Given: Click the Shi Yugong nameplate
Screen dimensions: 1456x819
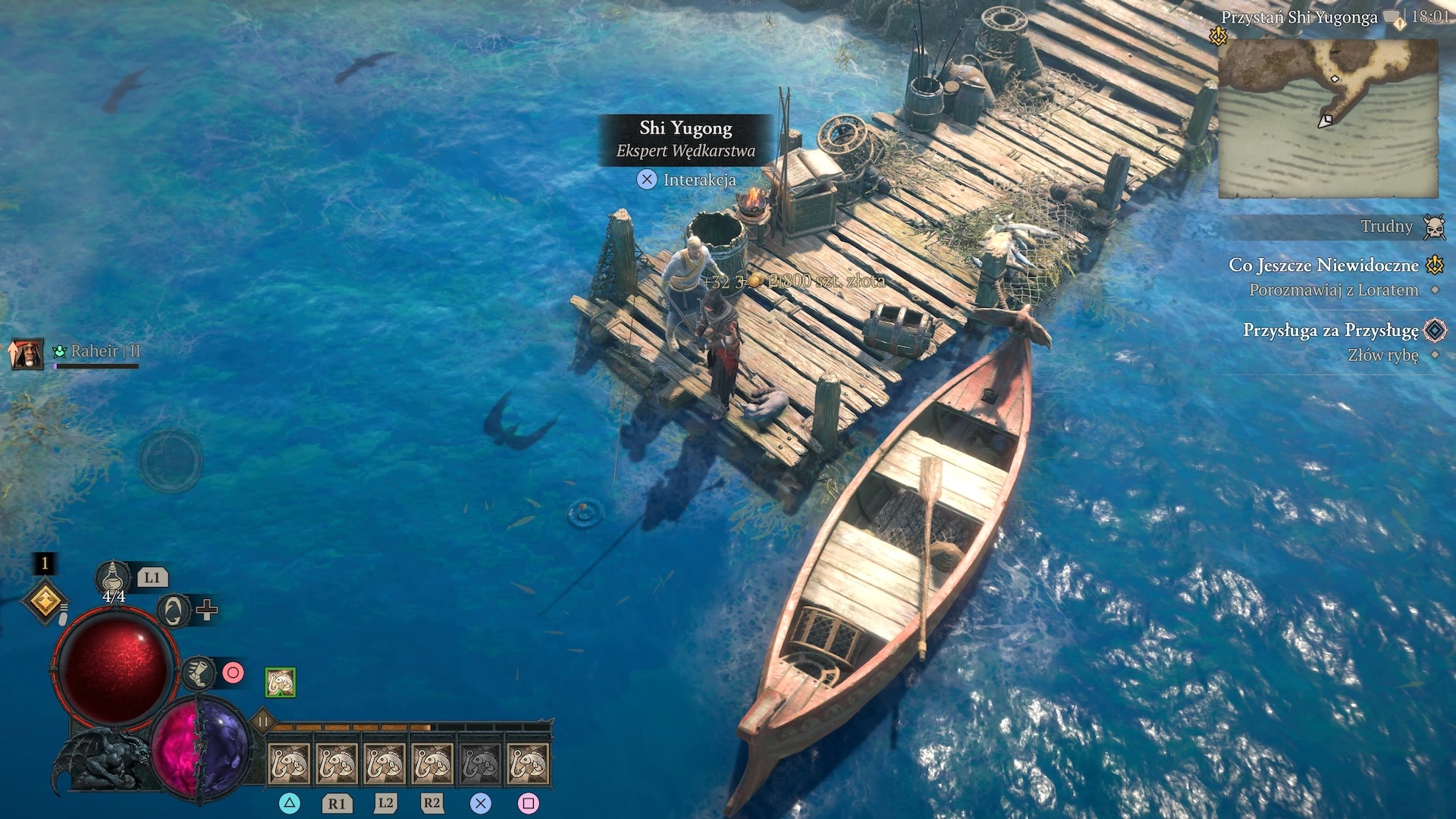Looking at the screenshot, I should tap(686, 139).
